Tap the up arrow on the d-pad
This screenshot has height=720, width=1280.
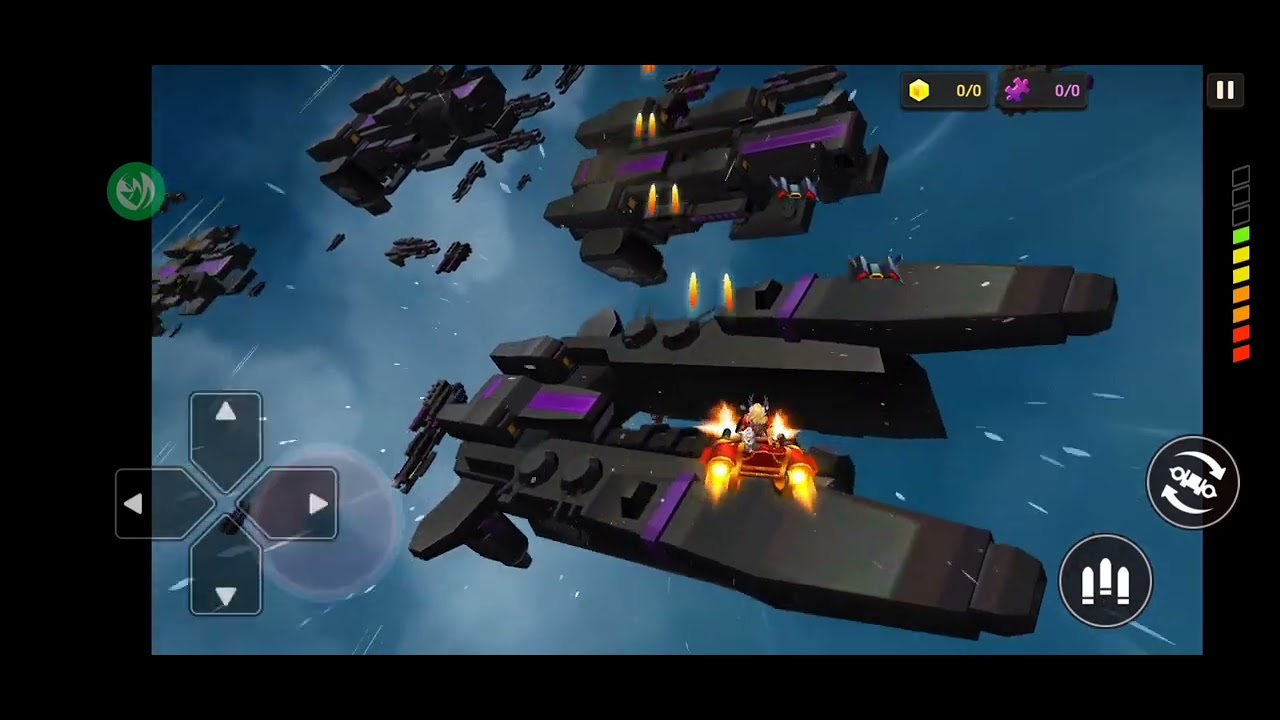[226, 413]
